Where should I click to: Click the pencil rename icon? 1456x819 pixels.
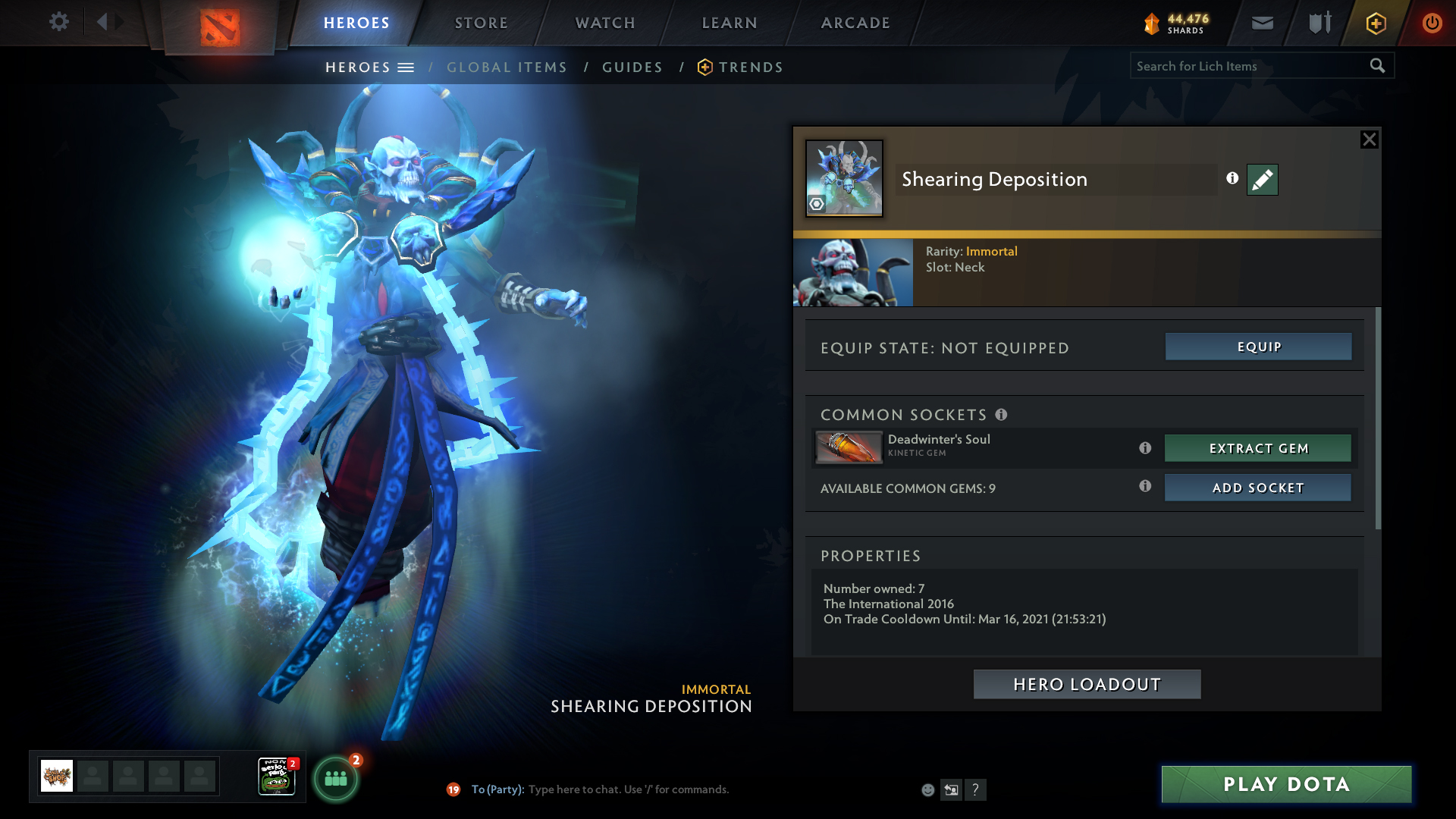click(x=1262, y=180)
